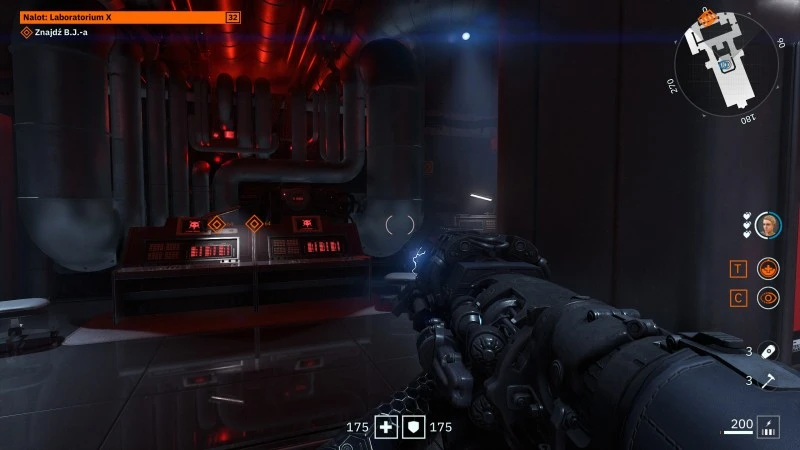
Task: Activate the eye ability icon
Action: pyautogui.click(x=768, y=297)
